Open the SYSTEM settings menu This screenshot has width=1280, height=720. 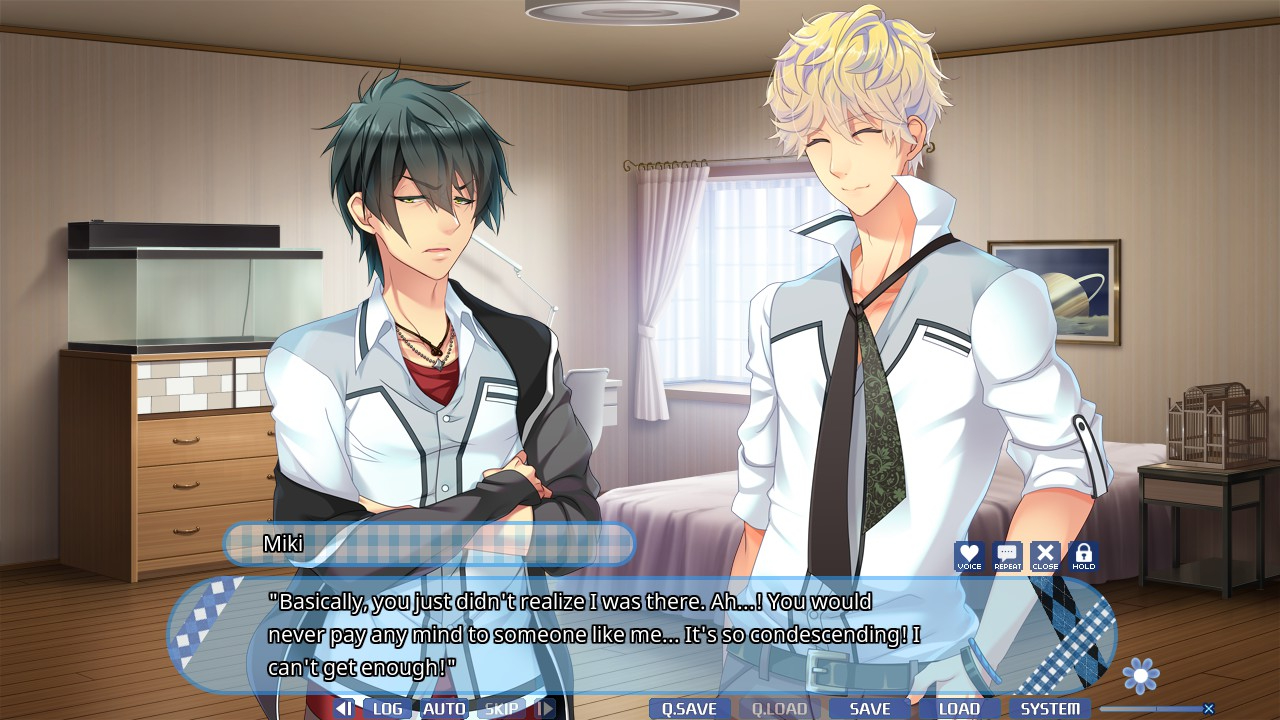tap(1049, 709)
